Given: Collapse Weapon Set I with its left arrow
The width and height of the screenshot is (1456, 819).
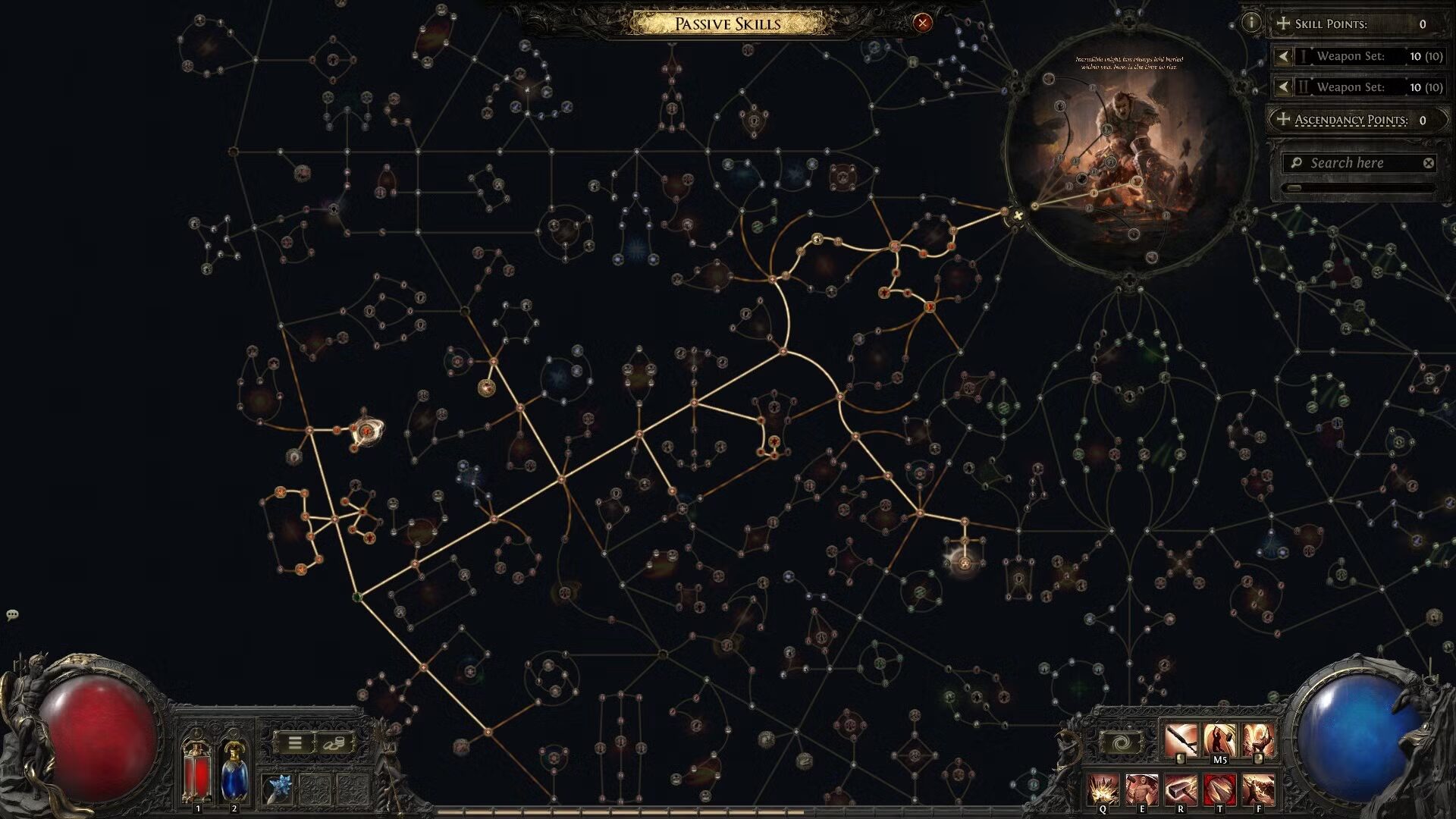Looking at the screenshot, I should (x=1283, y=56).
